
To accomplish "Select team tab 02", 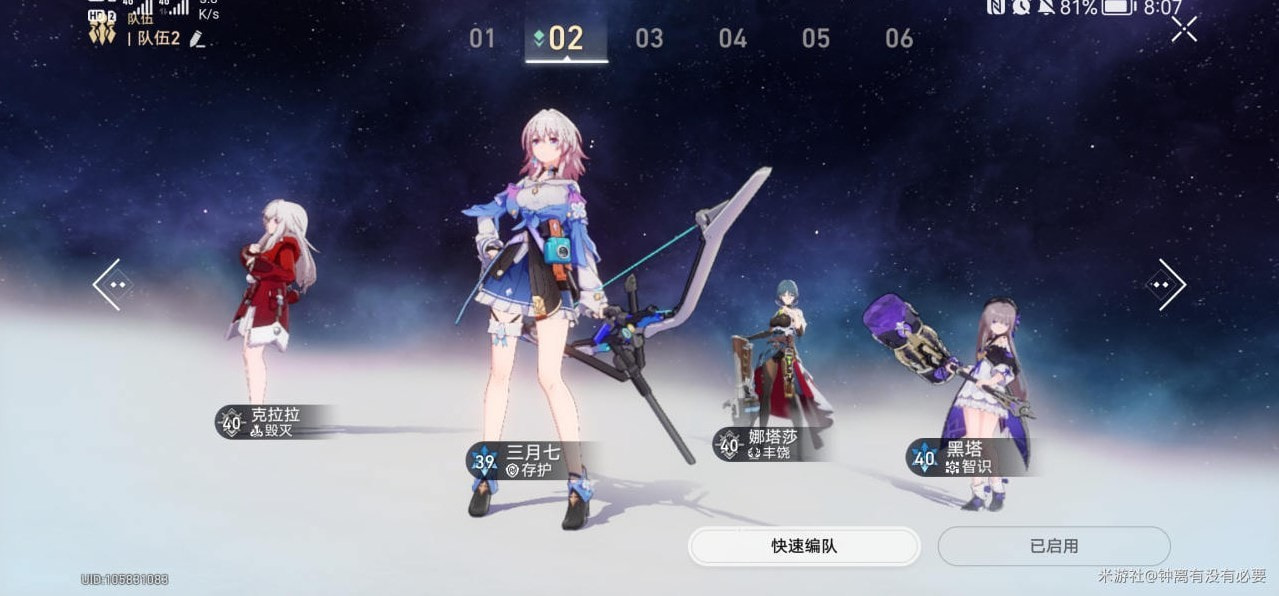I will coord(566,39).
